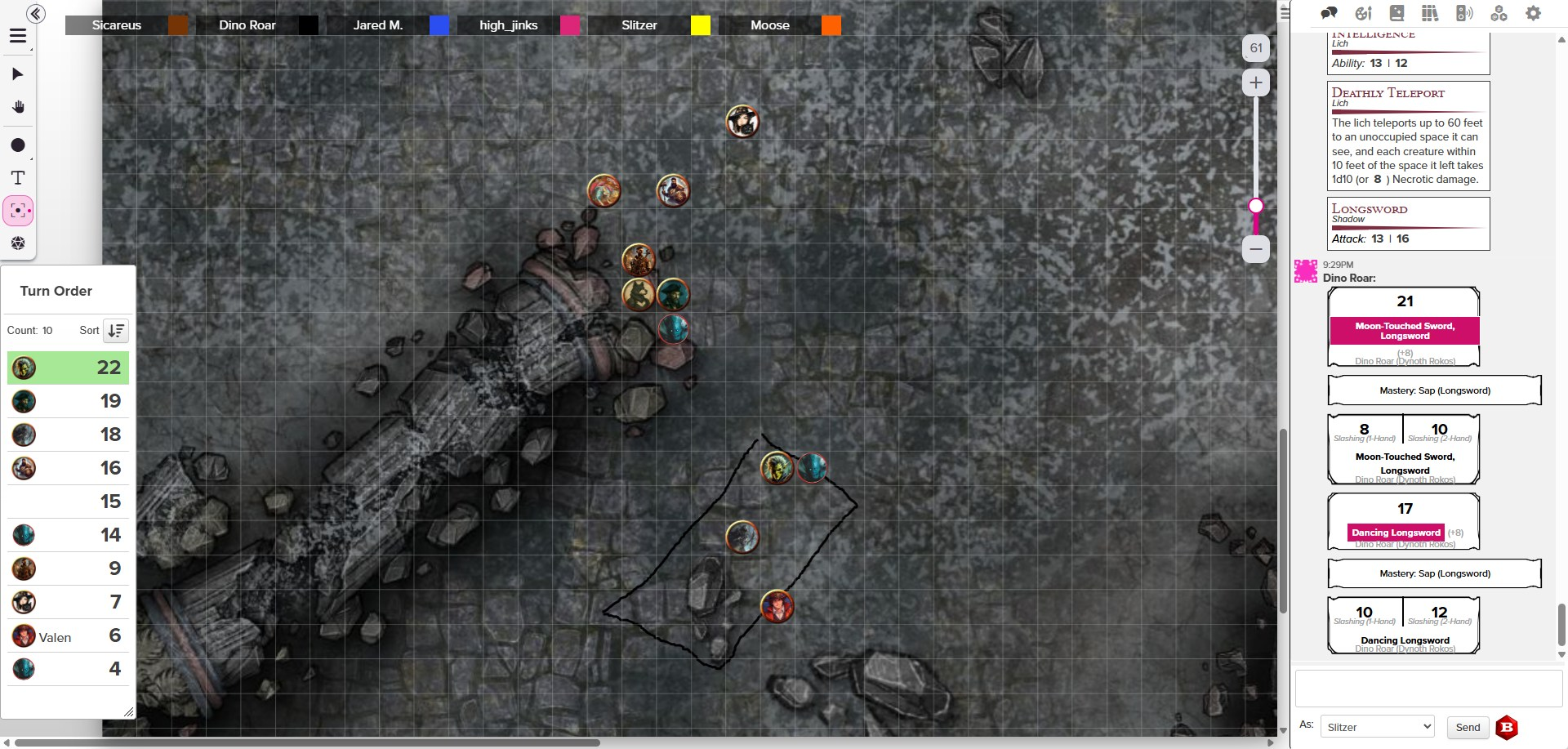Focus the chat message input box

click(1428, 689)
